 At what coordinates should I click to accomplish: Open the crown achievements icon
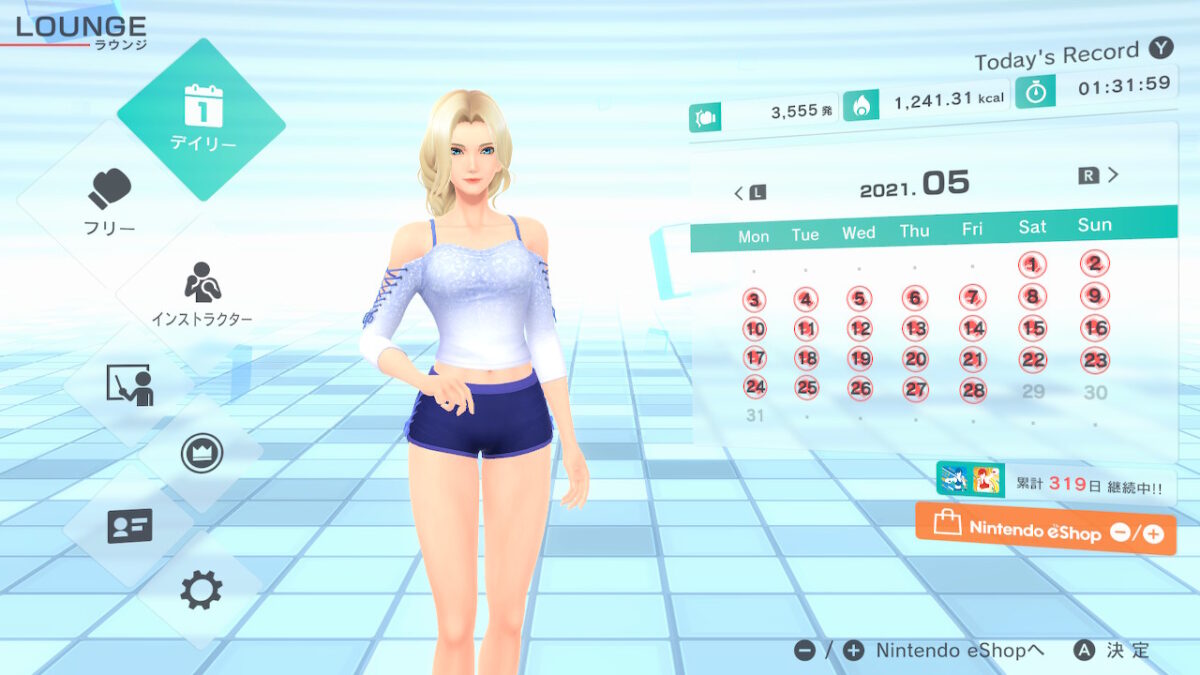[200, 453]
